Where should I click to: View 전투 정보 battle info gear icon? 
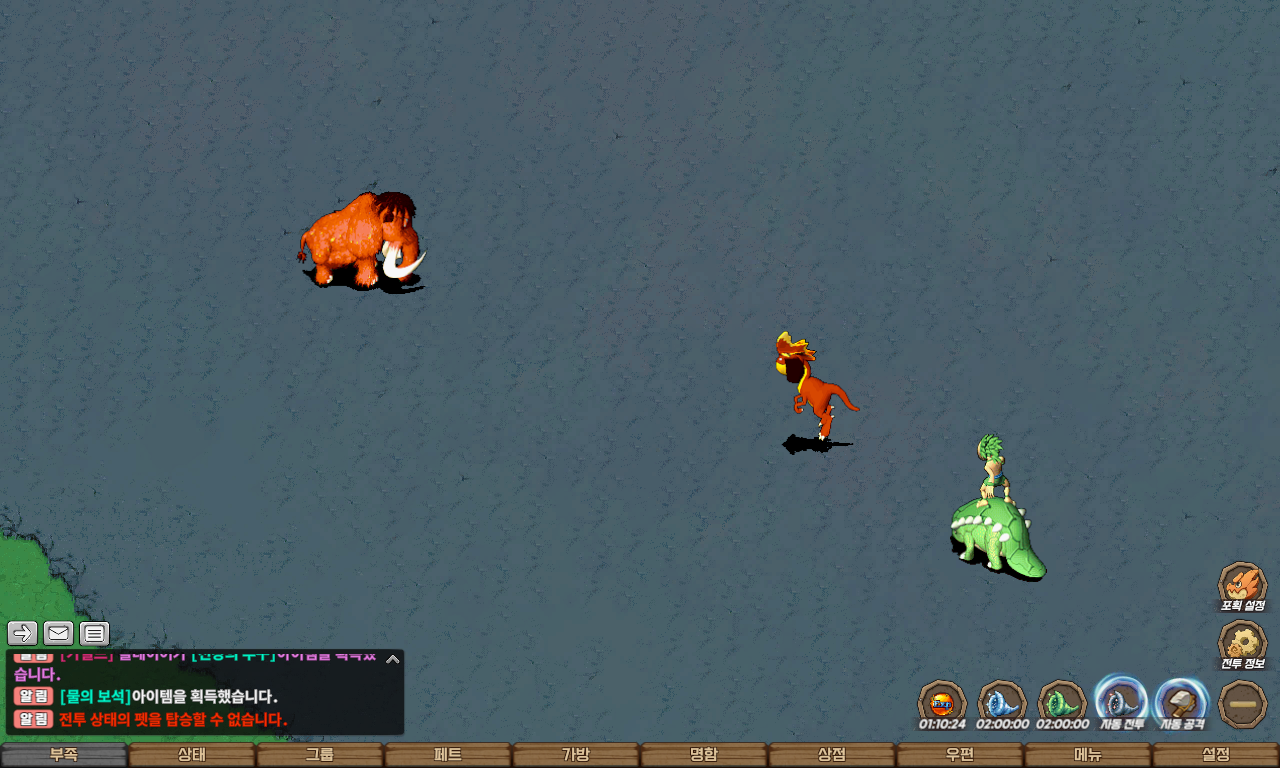pyautogui.click(x=1242, y=642)
